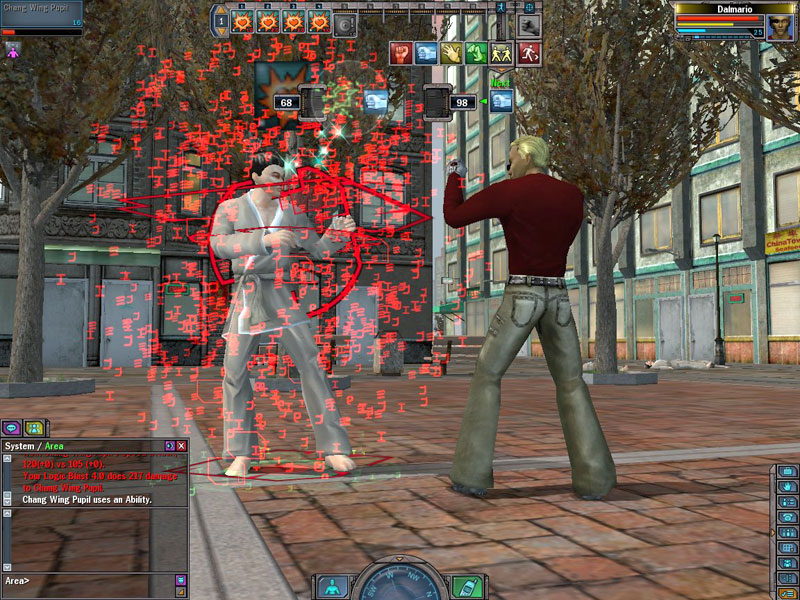Screen dimensions: 800x600
Task: Click the hotbar page up arrow
Action: click(x=222, y=11)
